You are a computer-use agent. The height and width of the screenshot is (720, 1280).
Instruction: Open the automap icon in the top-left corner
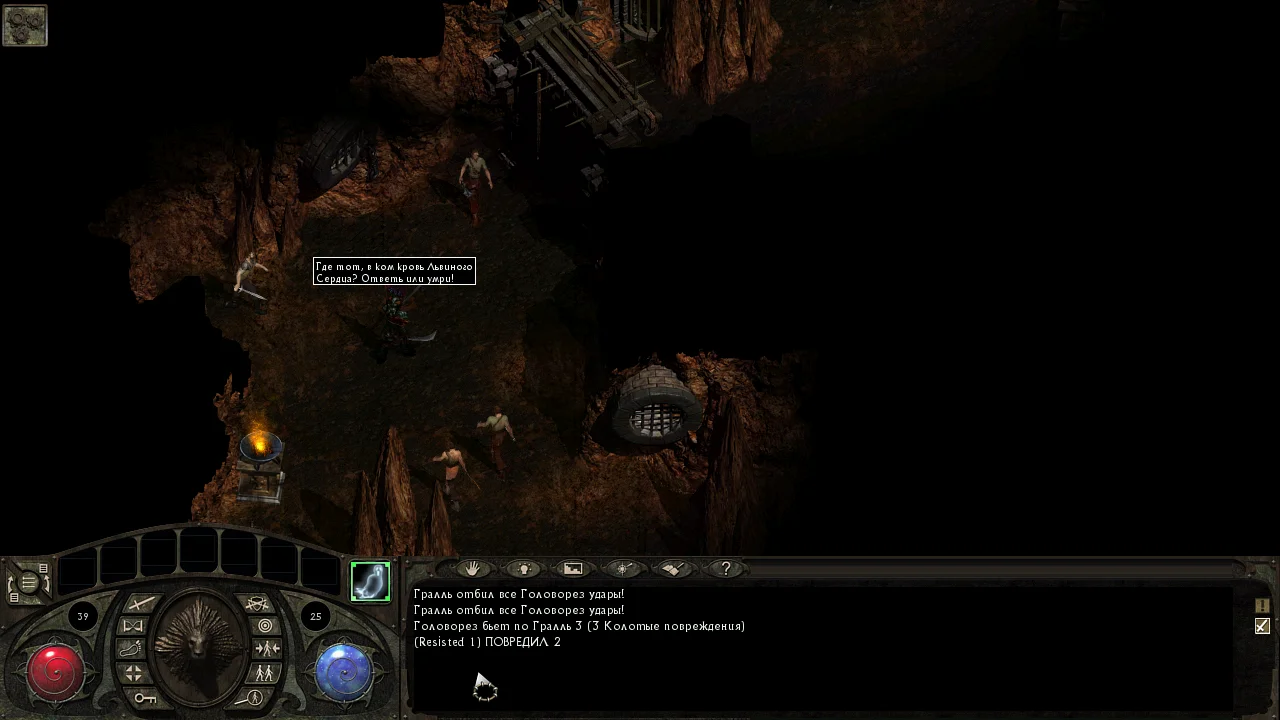click(x=24, y=25)
